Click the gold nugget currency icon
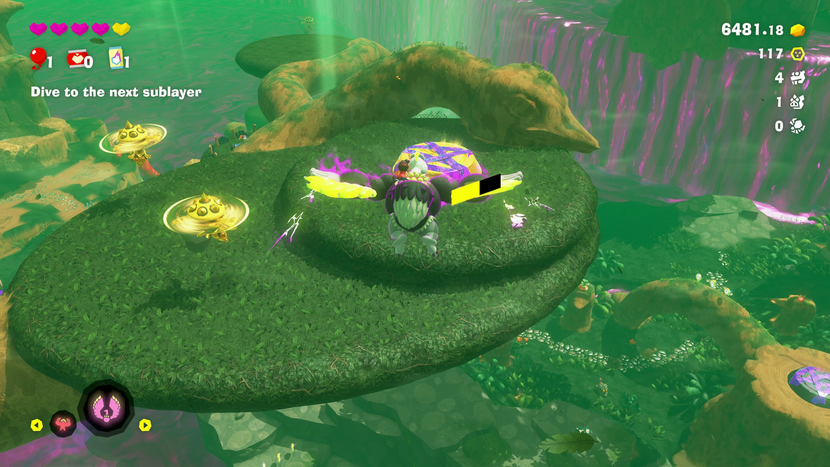The image size is (830, 467). point(798,29)
